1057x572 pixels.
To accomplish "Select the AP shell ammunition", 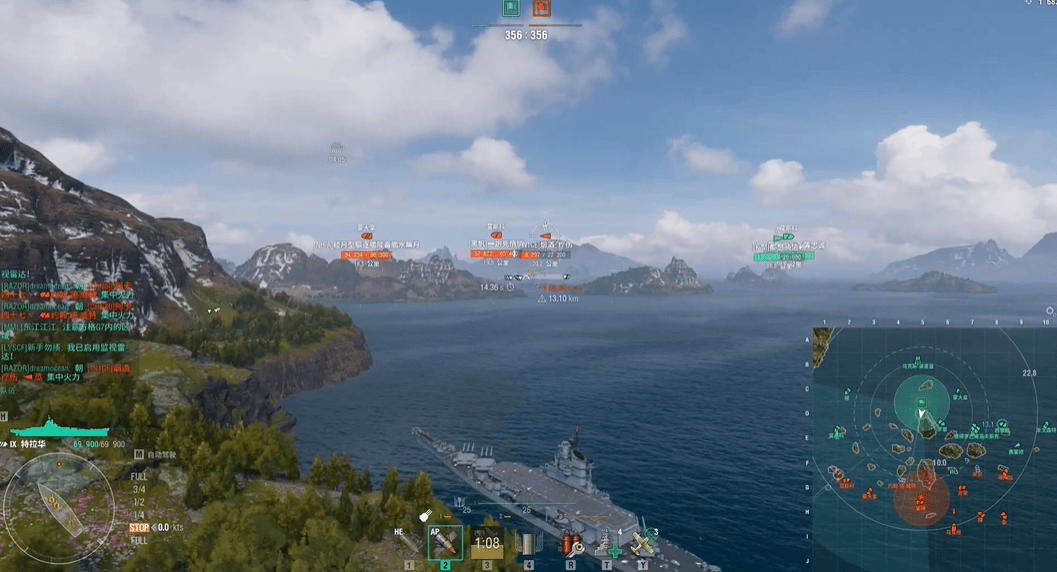I will [445, 544].
